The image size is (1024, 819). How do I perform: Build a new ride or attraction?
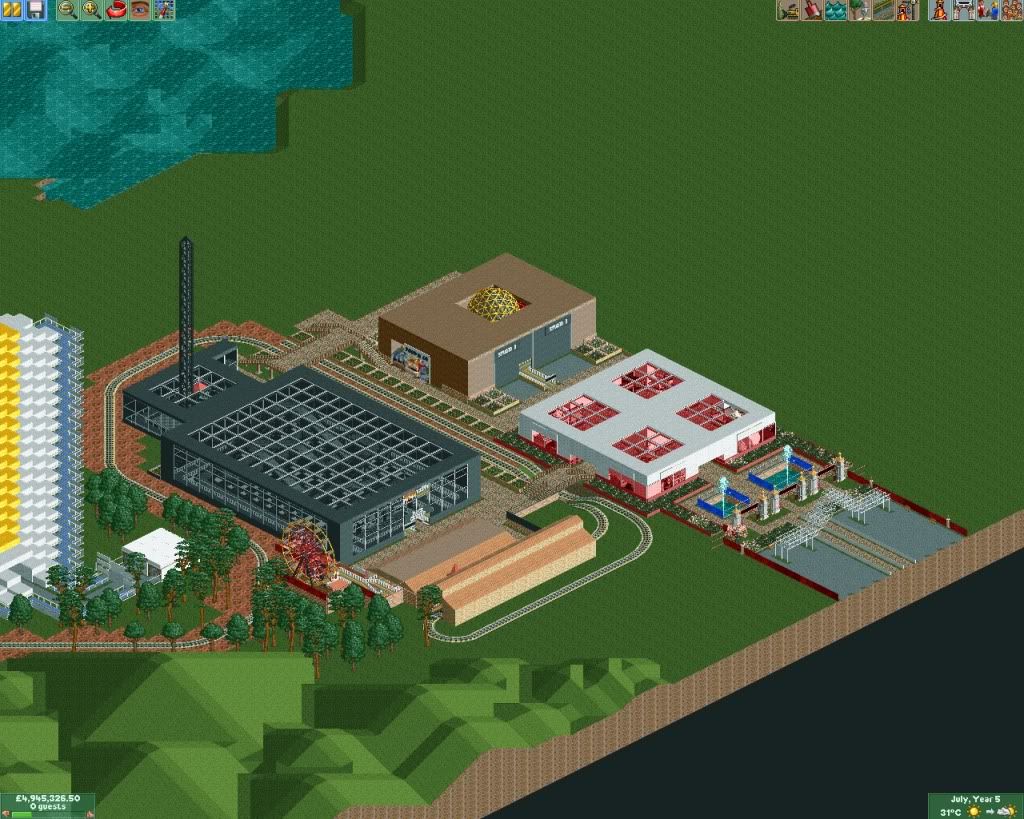[907, 10]
